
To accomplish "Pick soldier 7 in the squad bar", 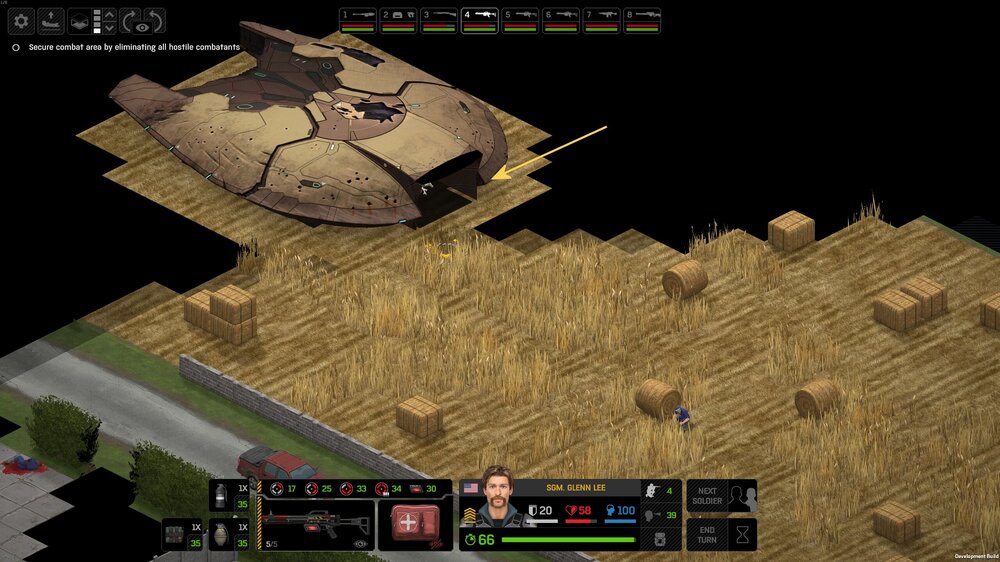I will click(602, 20).
